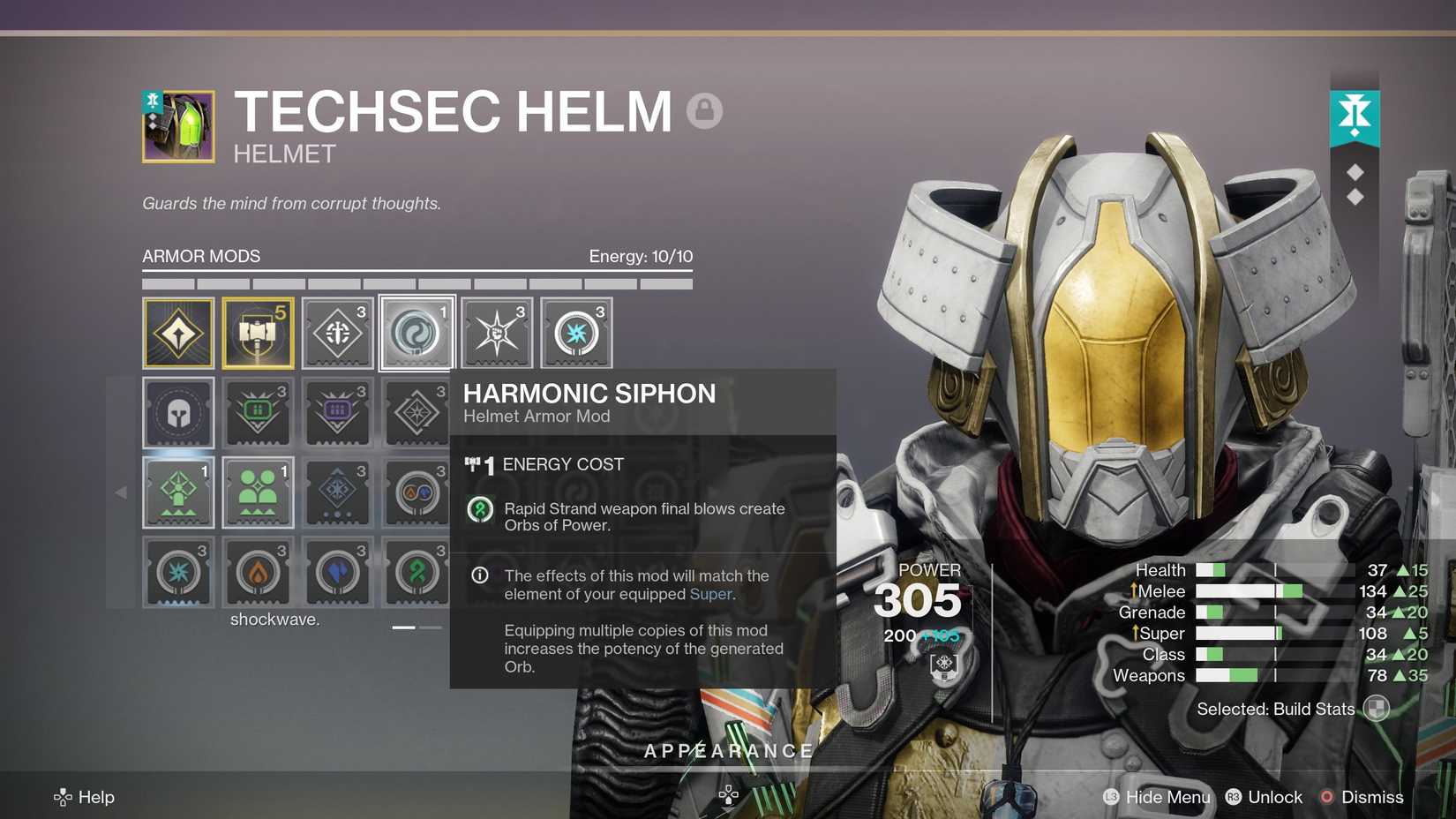Viewport: 1456px width, 819px height.
Task: Click the Energy 10/10 bar
Action: [x=642, y=256]
